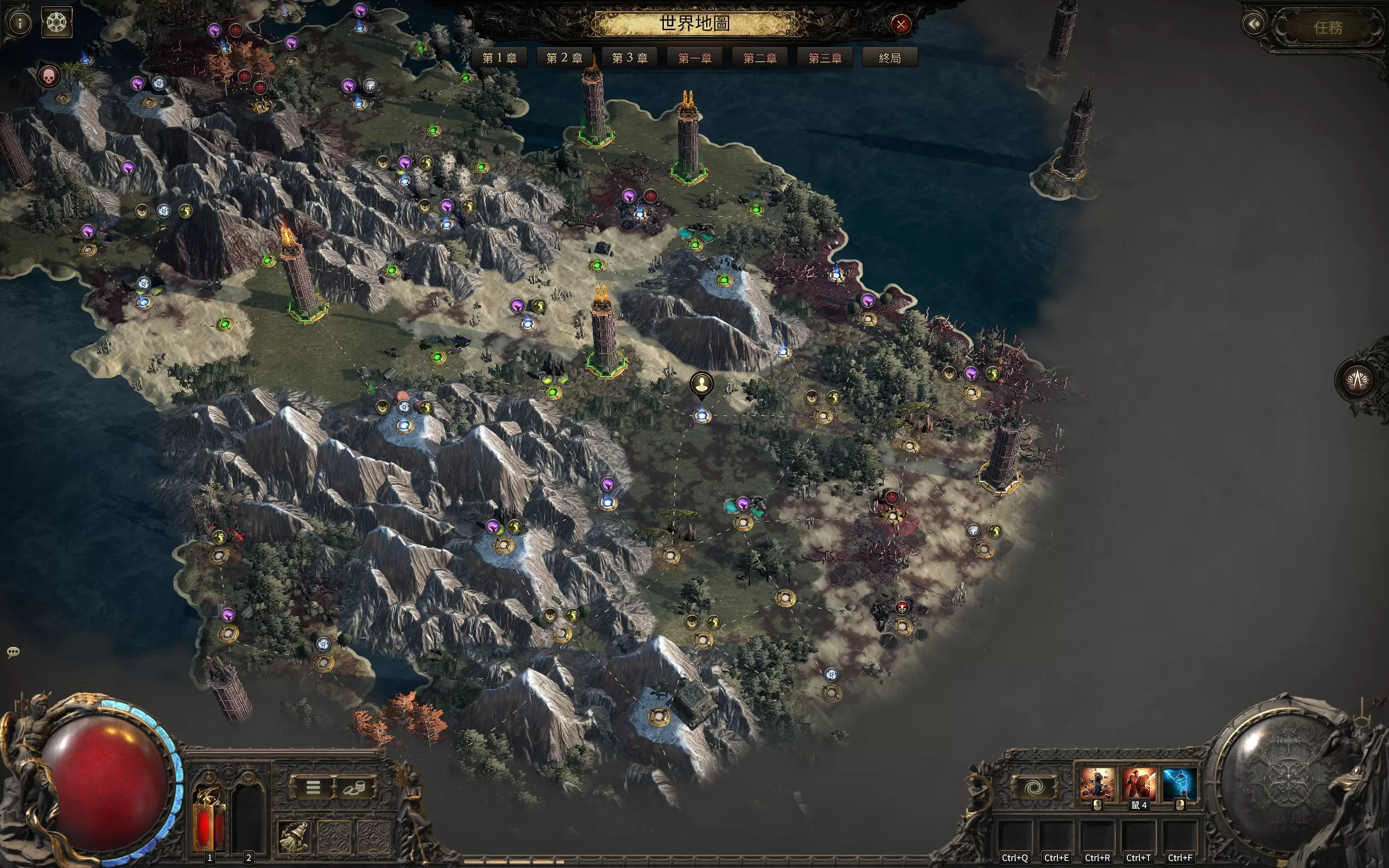Show the map info button

[x=20, y=23]
